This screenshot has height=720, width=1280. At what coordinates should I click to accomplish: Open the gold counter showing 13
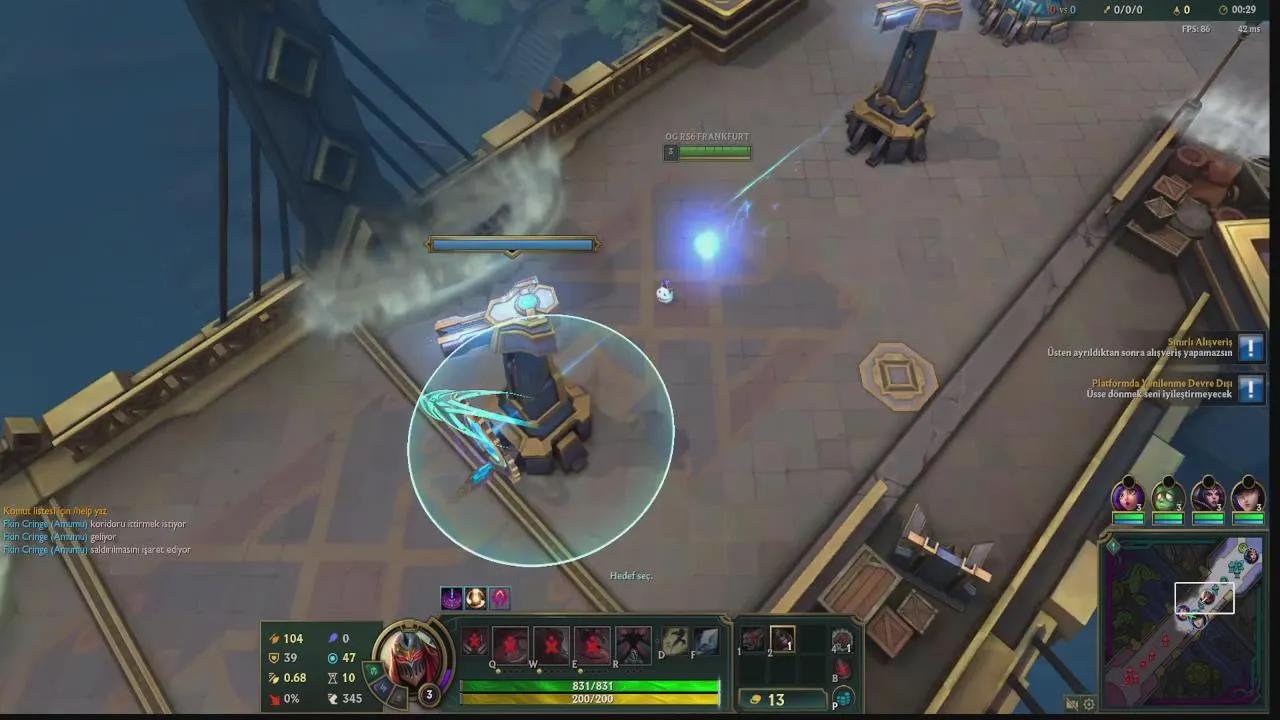point(775,698)
